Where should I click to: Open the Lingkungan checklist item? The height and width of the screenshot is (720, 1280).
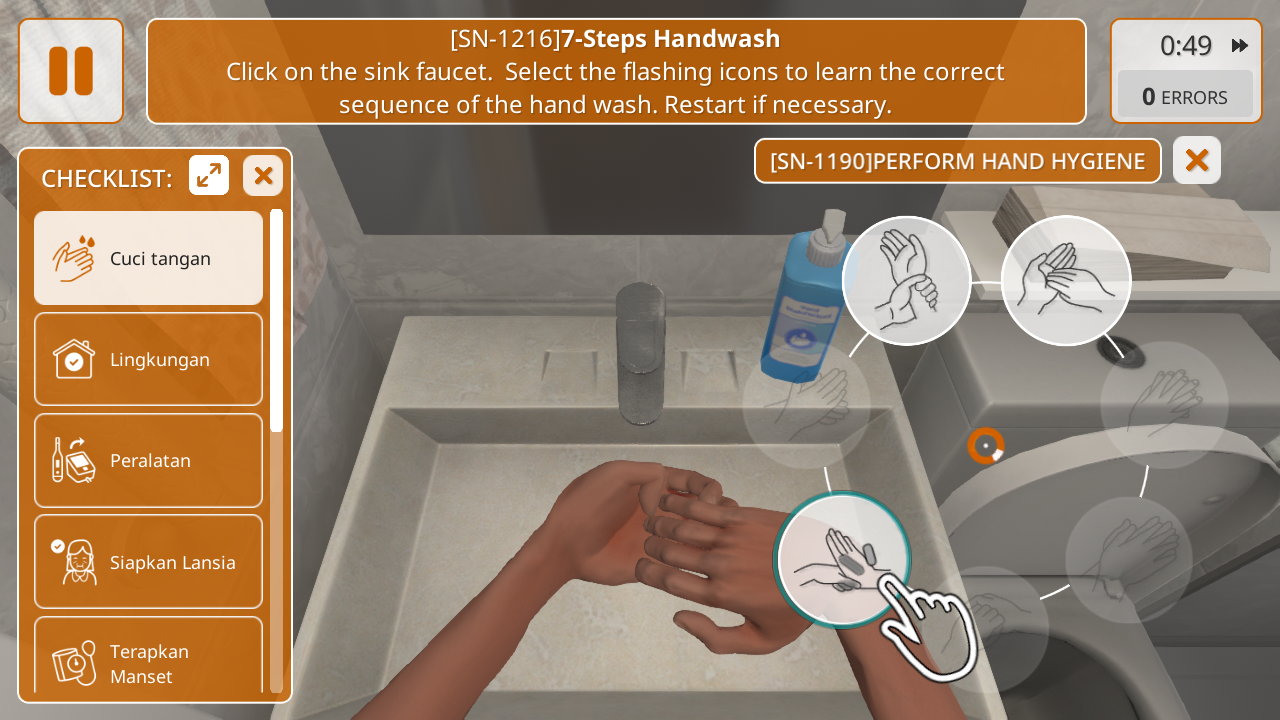point(149,359)
